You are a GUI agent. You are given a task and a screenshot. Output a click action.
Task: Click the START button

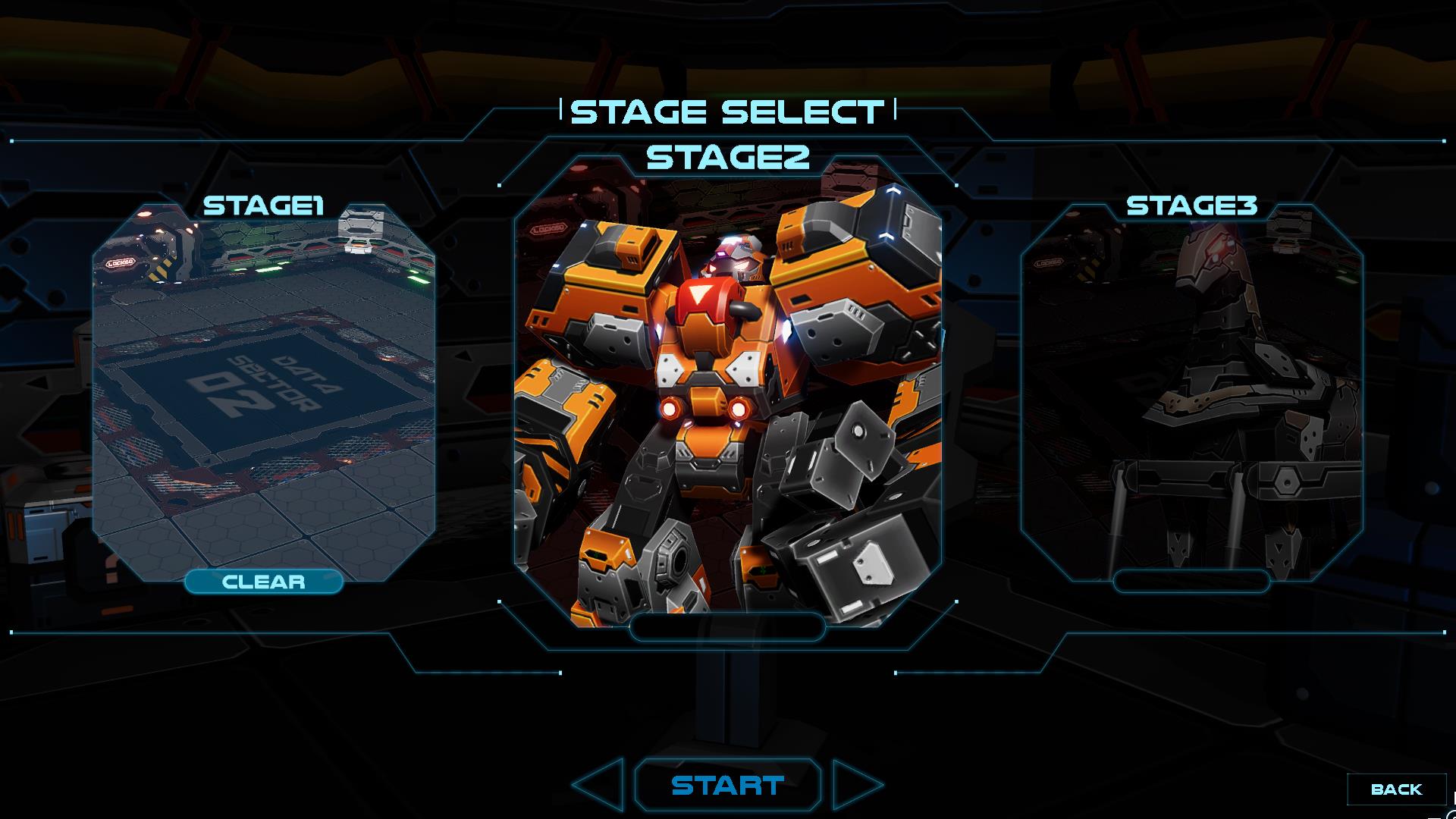coord(727,786)
